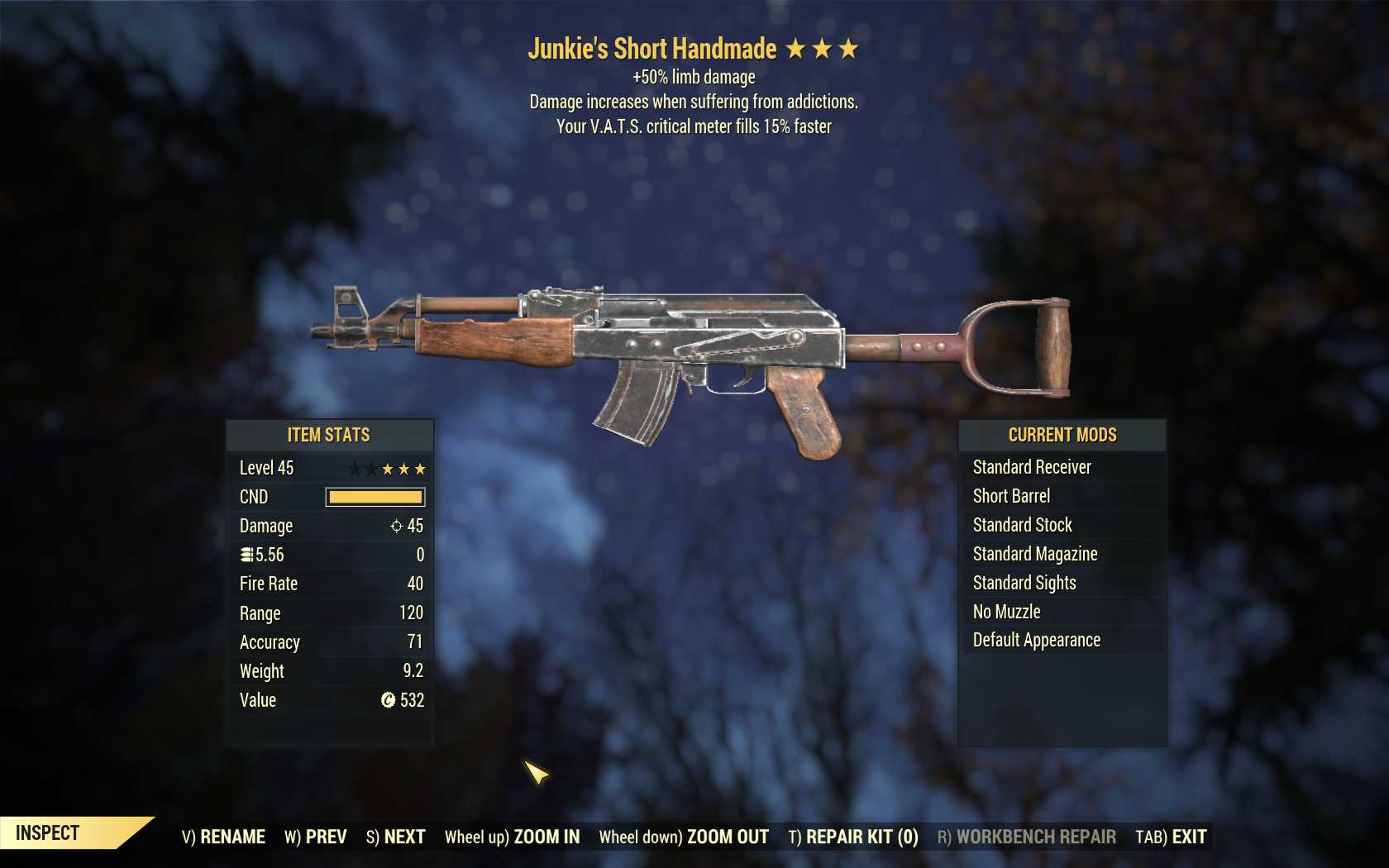The width and height of the screenshot is (1389, 868).
Task: Expand the CURRENT MODS panel header
Action: (1061, 435)
